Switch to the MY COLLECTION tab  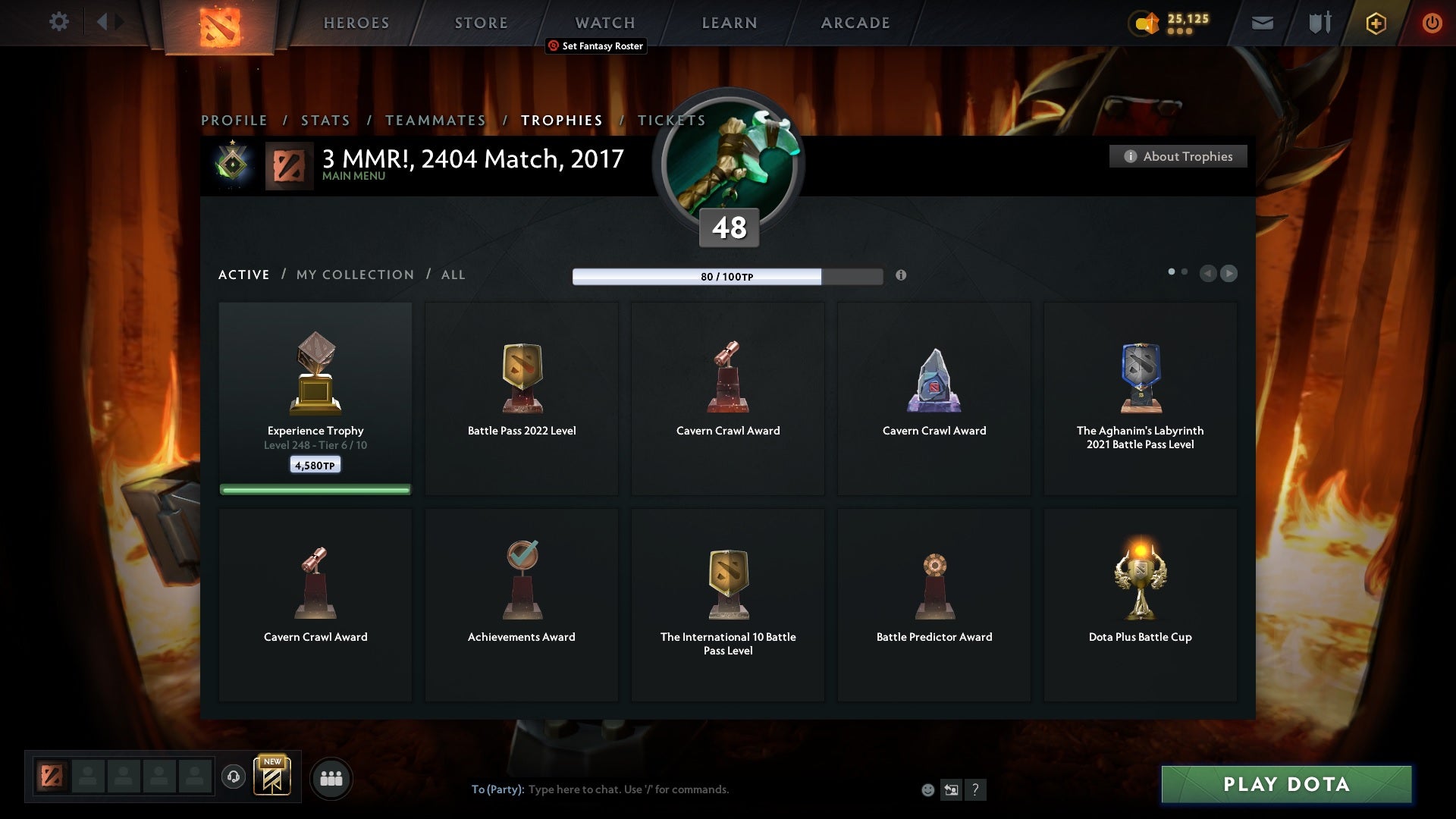(354, 275)
